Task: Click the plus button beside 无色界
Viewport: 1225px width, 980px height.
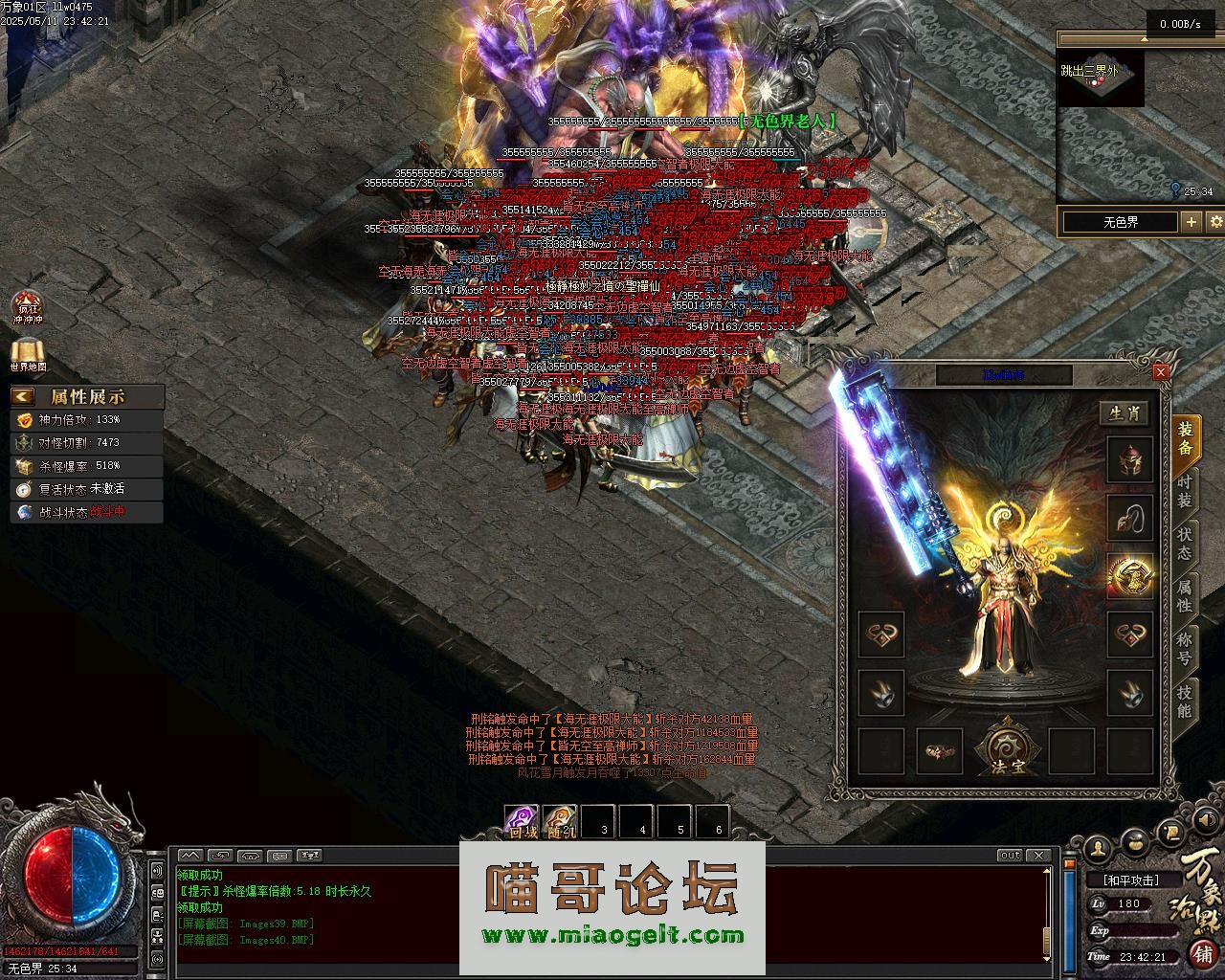Action: (1191, 222)
